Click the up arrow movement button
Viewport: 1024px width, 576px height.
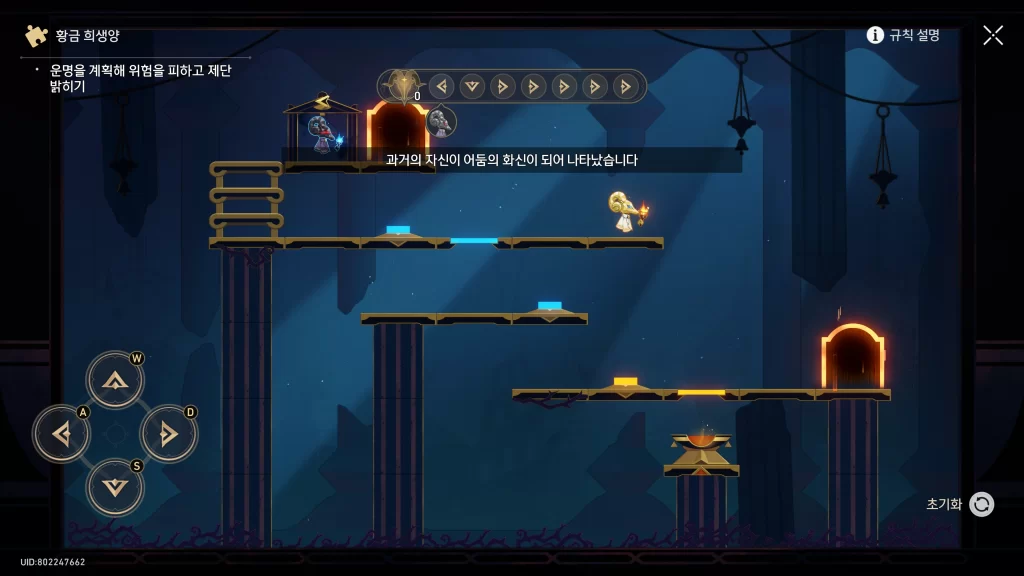[115, 379]
